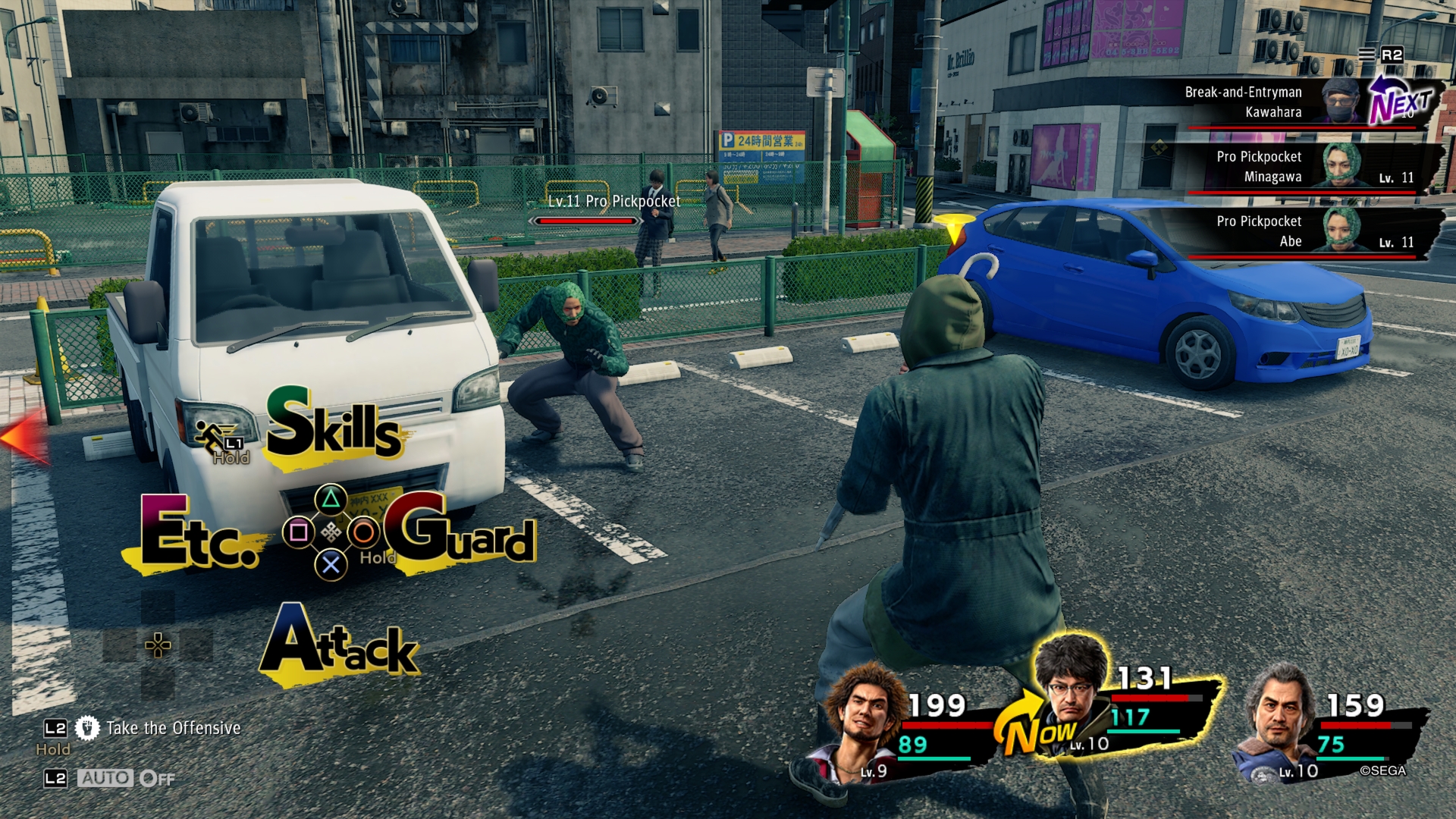
Task: Choose the Skills battle command
Action: pos(334,426)
